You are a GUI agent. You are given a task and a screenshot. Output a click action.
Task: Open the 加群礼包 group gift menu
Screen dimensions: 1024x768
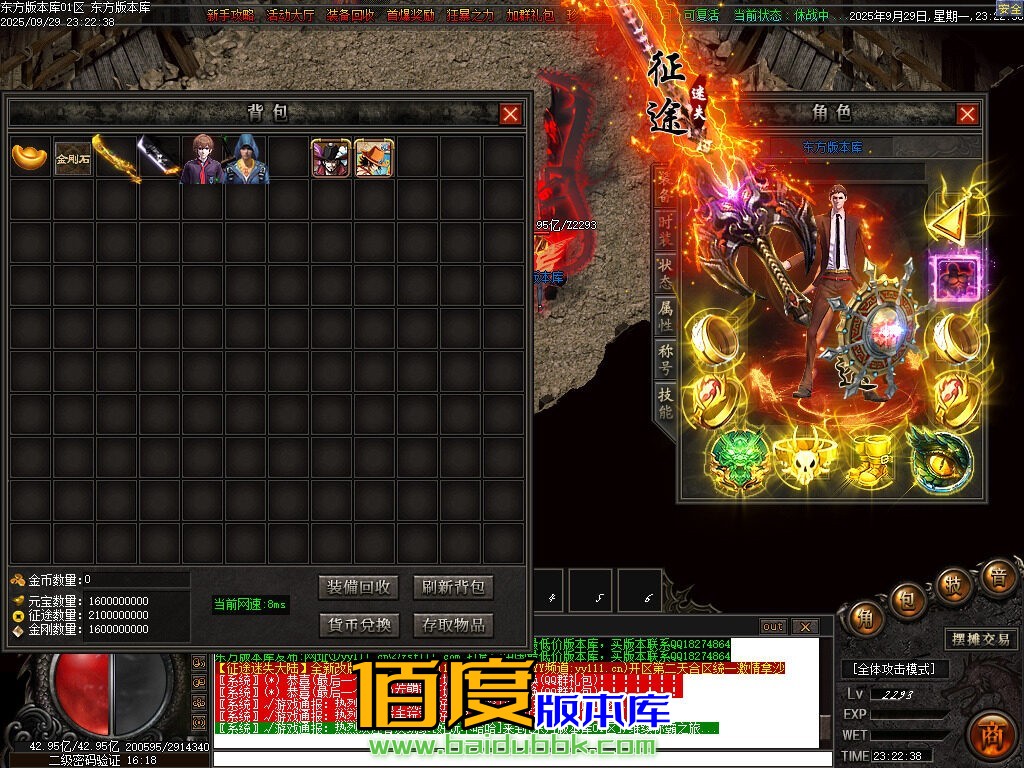point(530,15)
